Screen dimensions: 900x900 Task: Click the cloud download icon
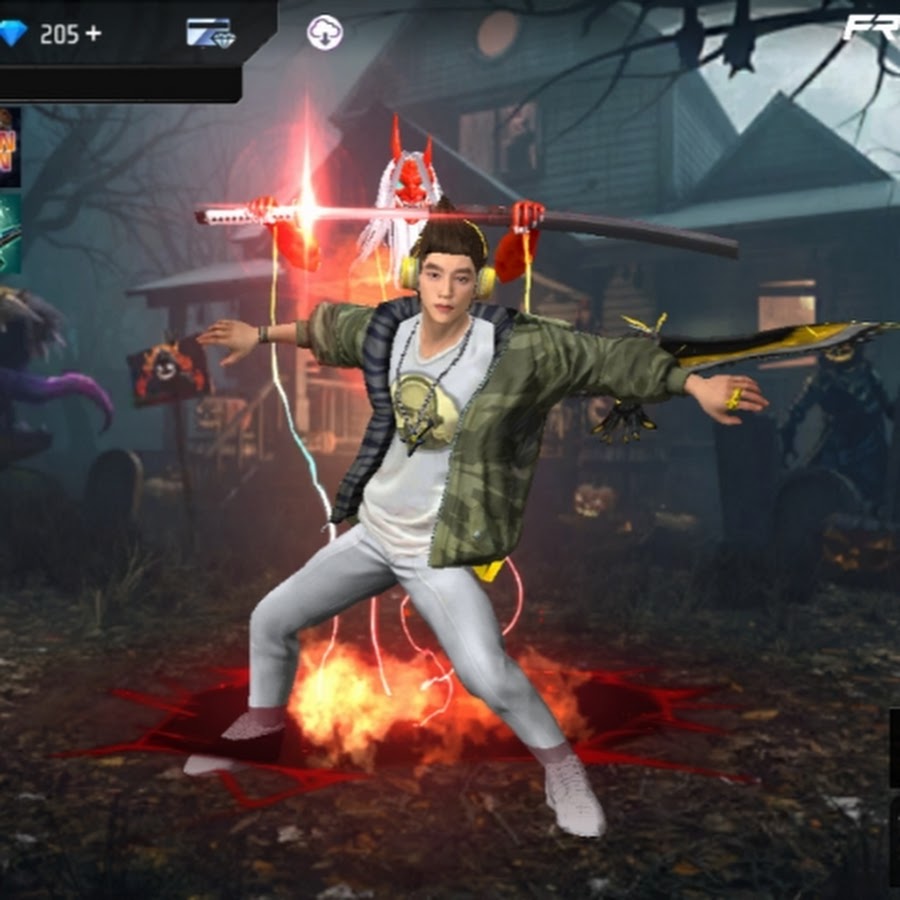click(x=324, y=33)
